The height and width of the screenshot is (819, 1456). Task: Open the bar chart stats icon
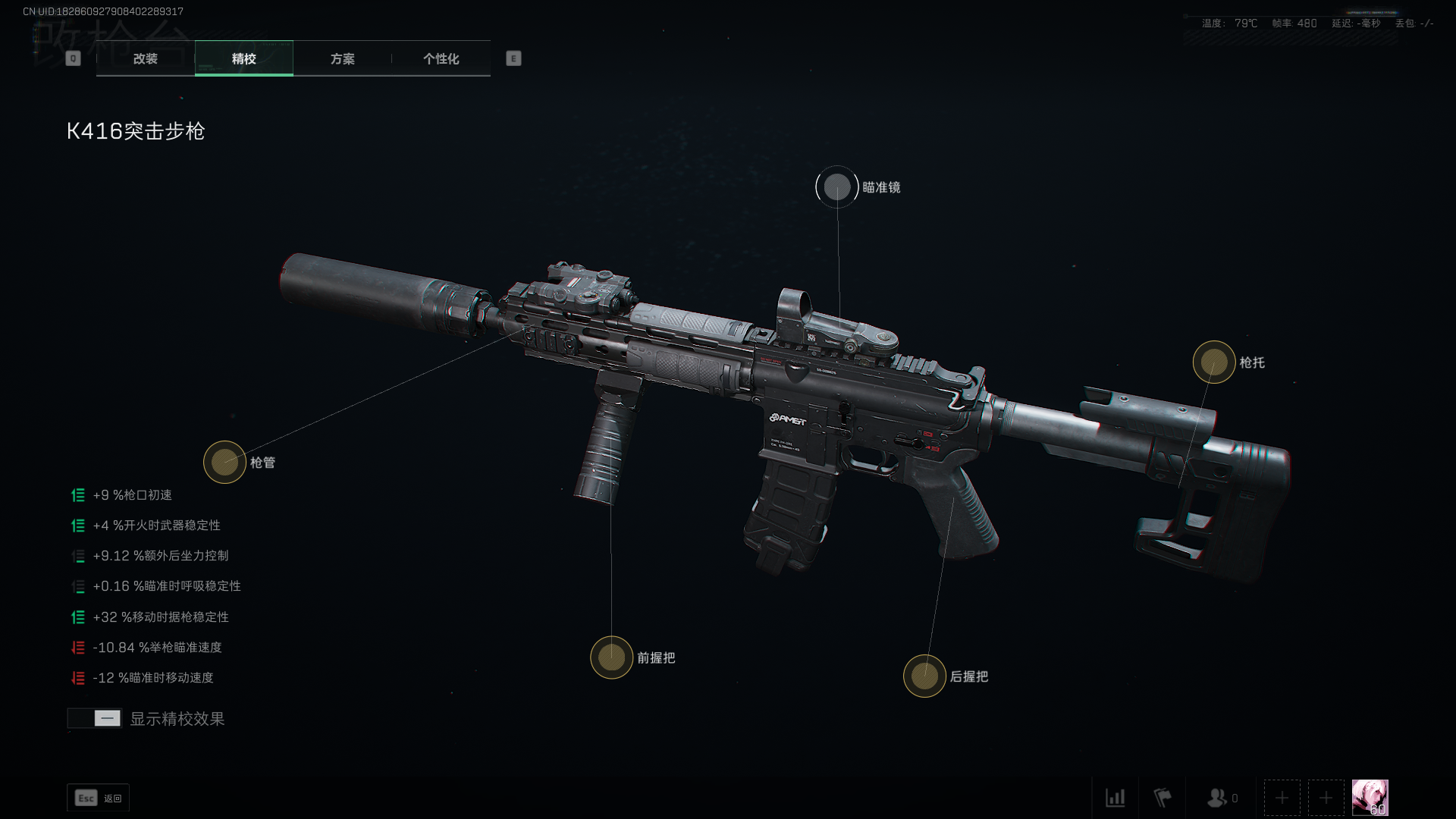click(1115, 798)
